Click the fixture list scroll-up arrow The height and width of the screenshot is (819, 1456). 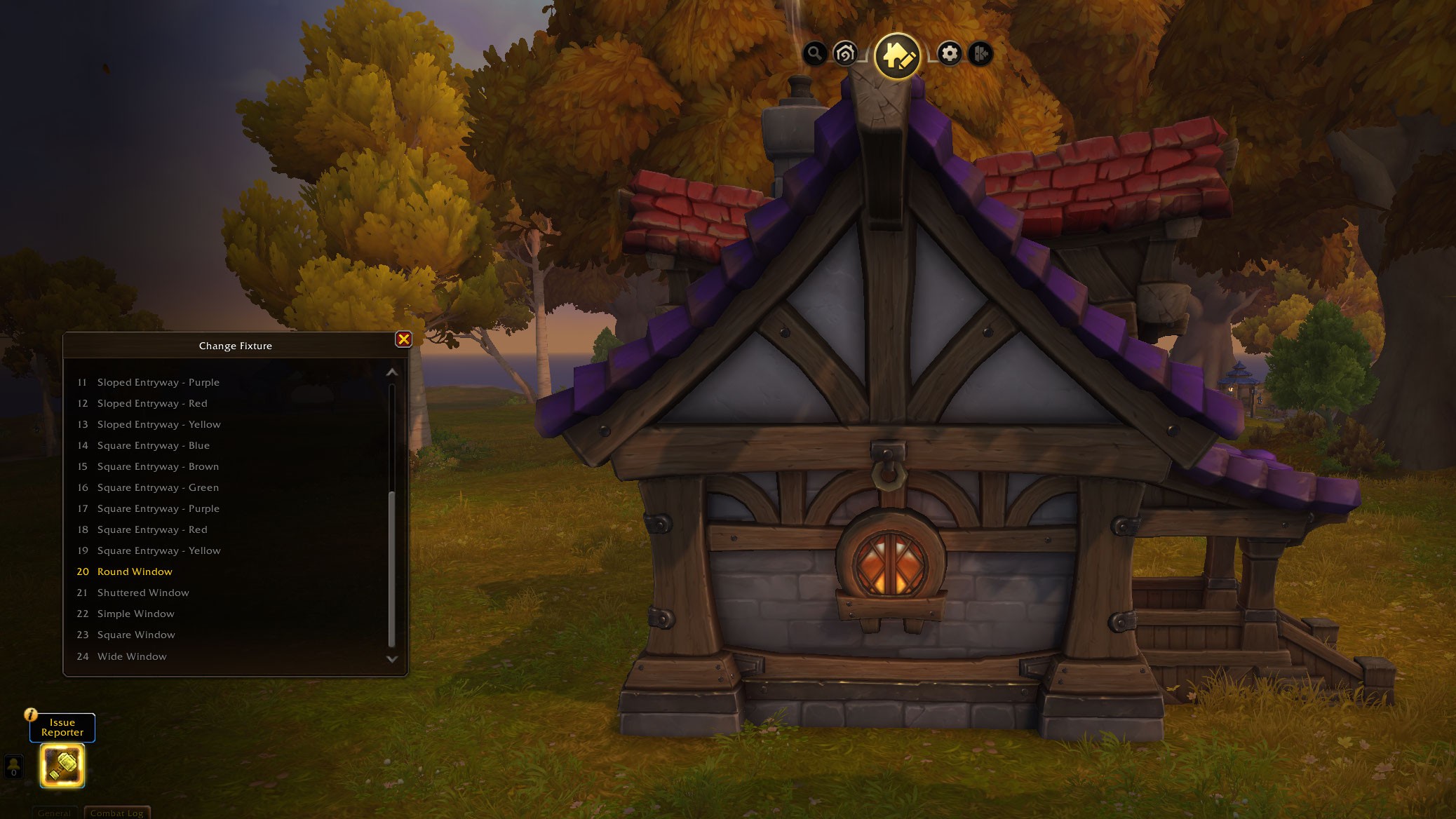[x=392, y=372]
